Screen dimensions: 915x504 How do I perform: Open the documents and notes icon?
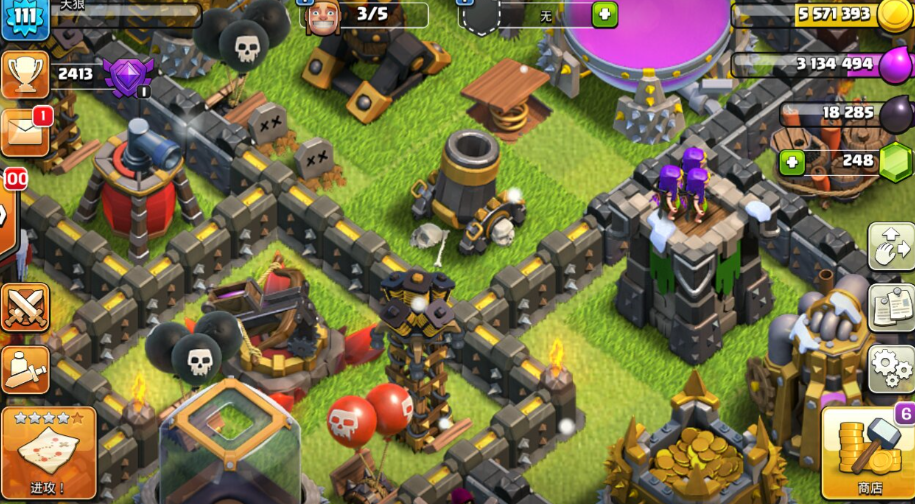[x=890, y=307]
